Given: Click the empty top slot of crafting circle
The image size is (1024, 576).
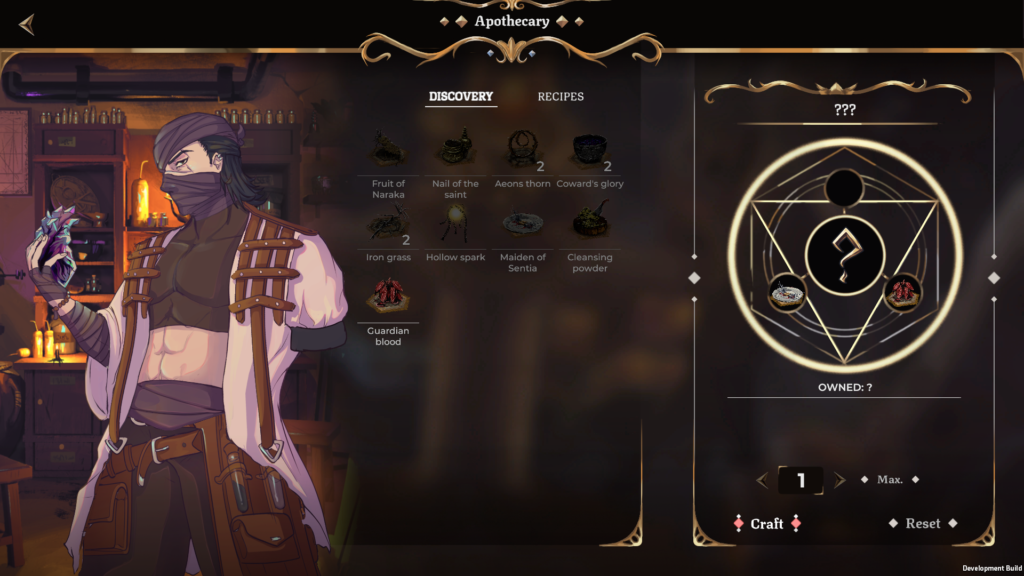Looking at the screenshot, I should click(x=845, y=187).
